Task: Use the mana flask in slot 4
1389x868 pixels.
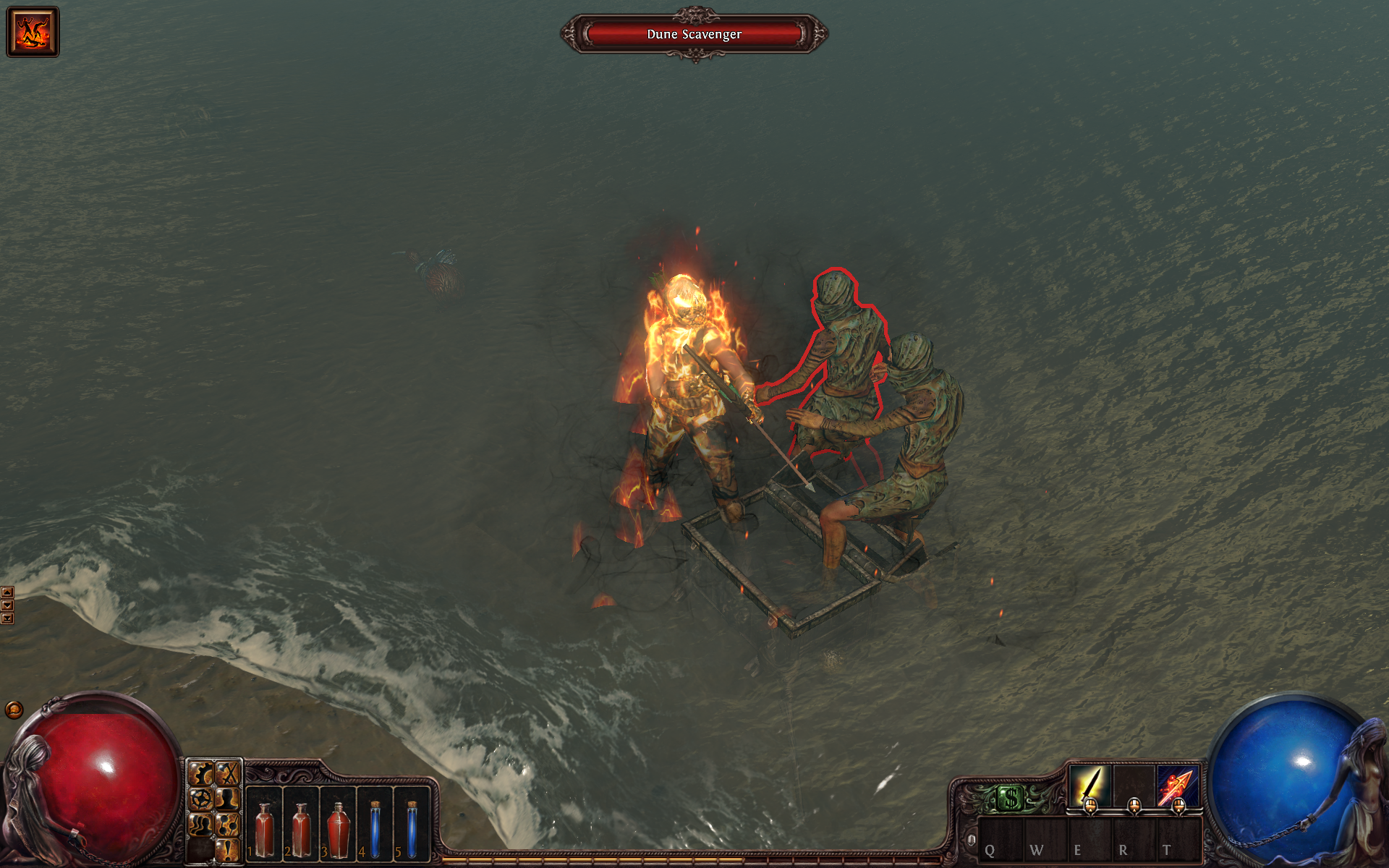Action: pyautogui.click(x=375, y=830)
